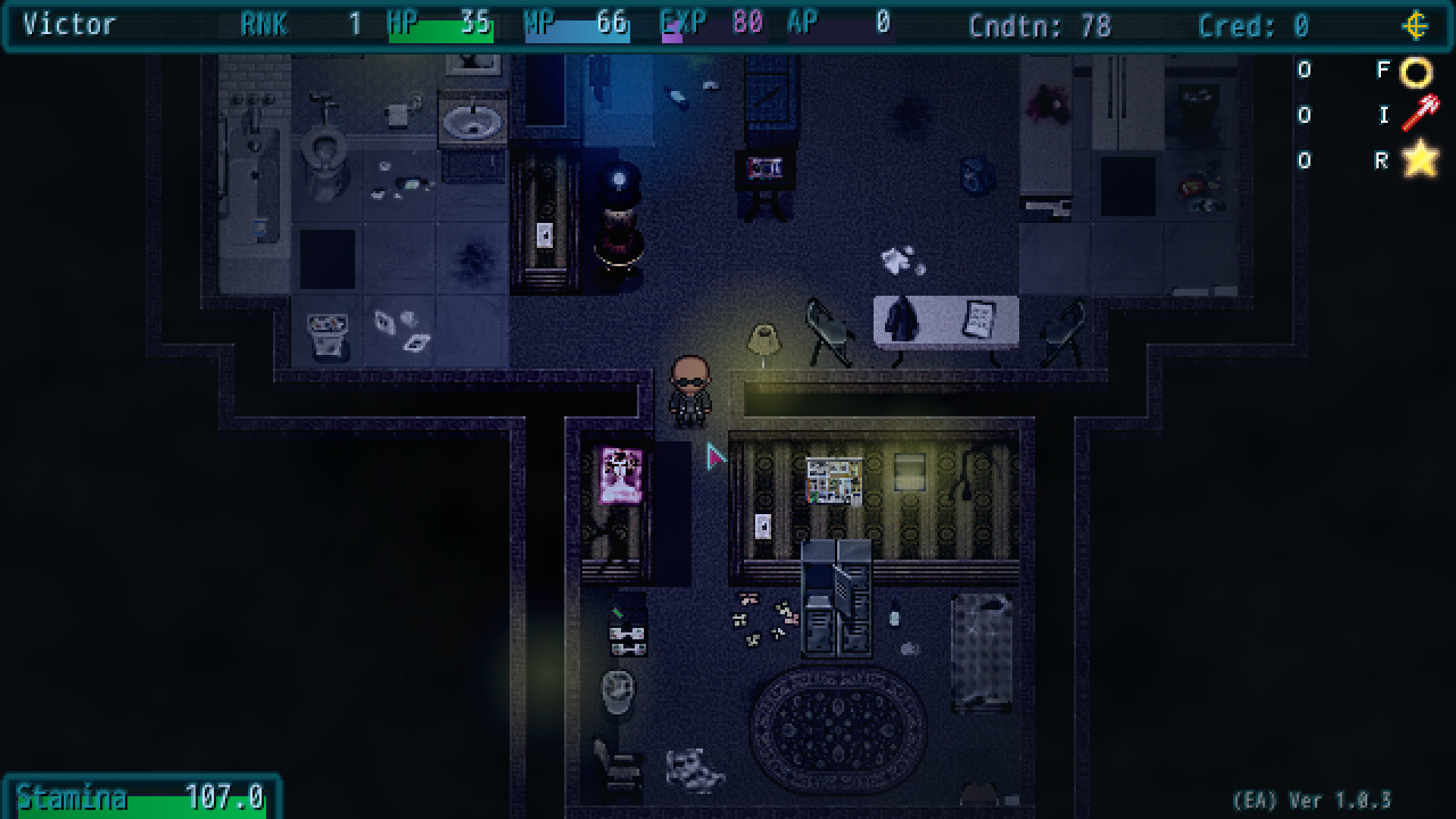
Task: Click the Stamina bar at bottom left
Action: click(x=136, y=798)
